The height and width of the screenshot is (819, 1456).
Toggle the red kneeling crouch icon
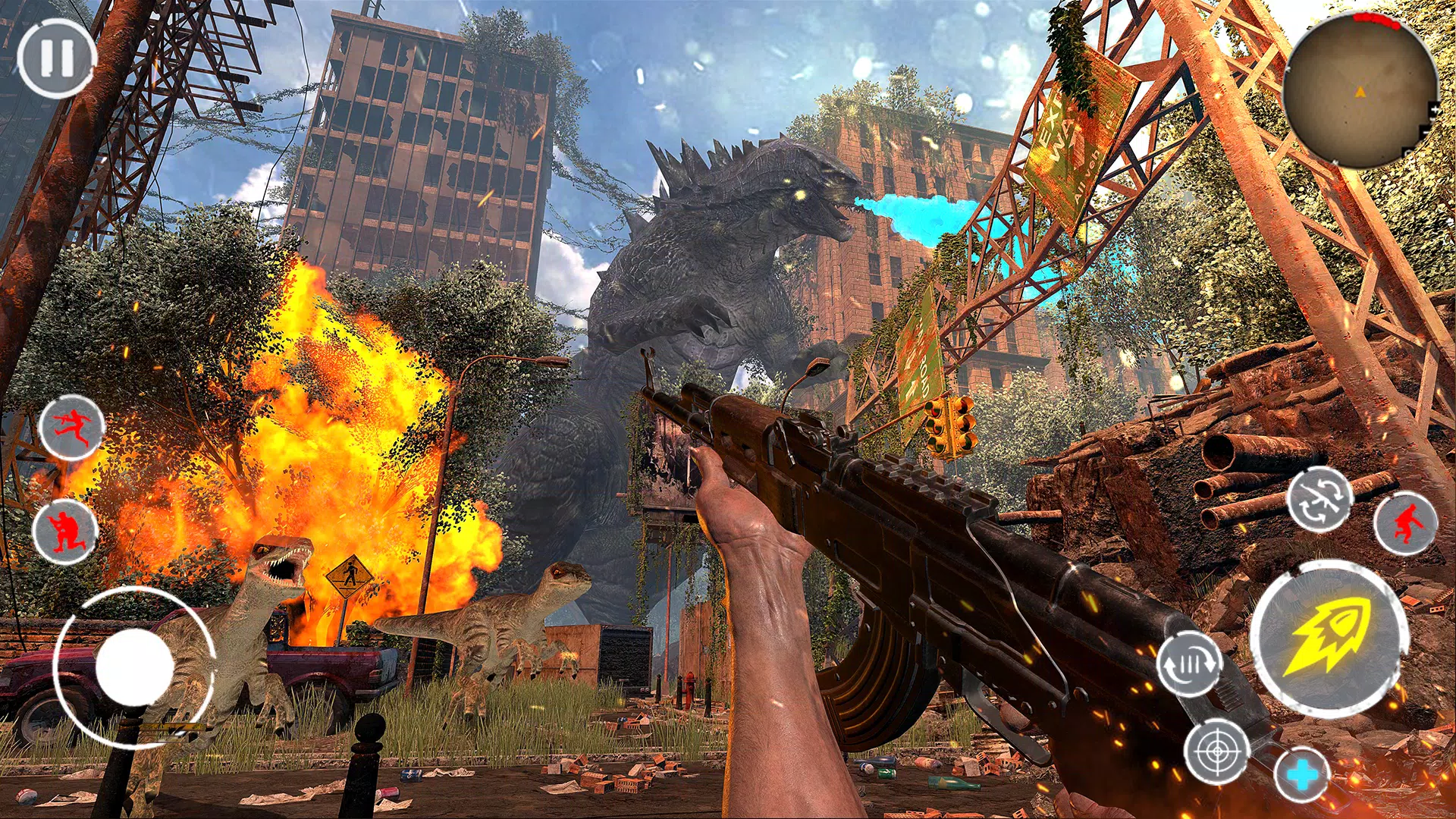(65, 531)
